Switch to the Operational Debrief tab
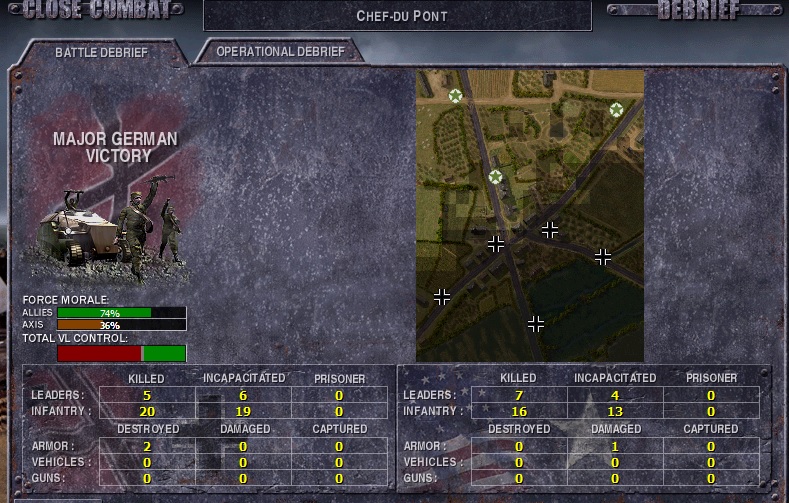This screenshot has width=789, height=503. tap(280, 51)
